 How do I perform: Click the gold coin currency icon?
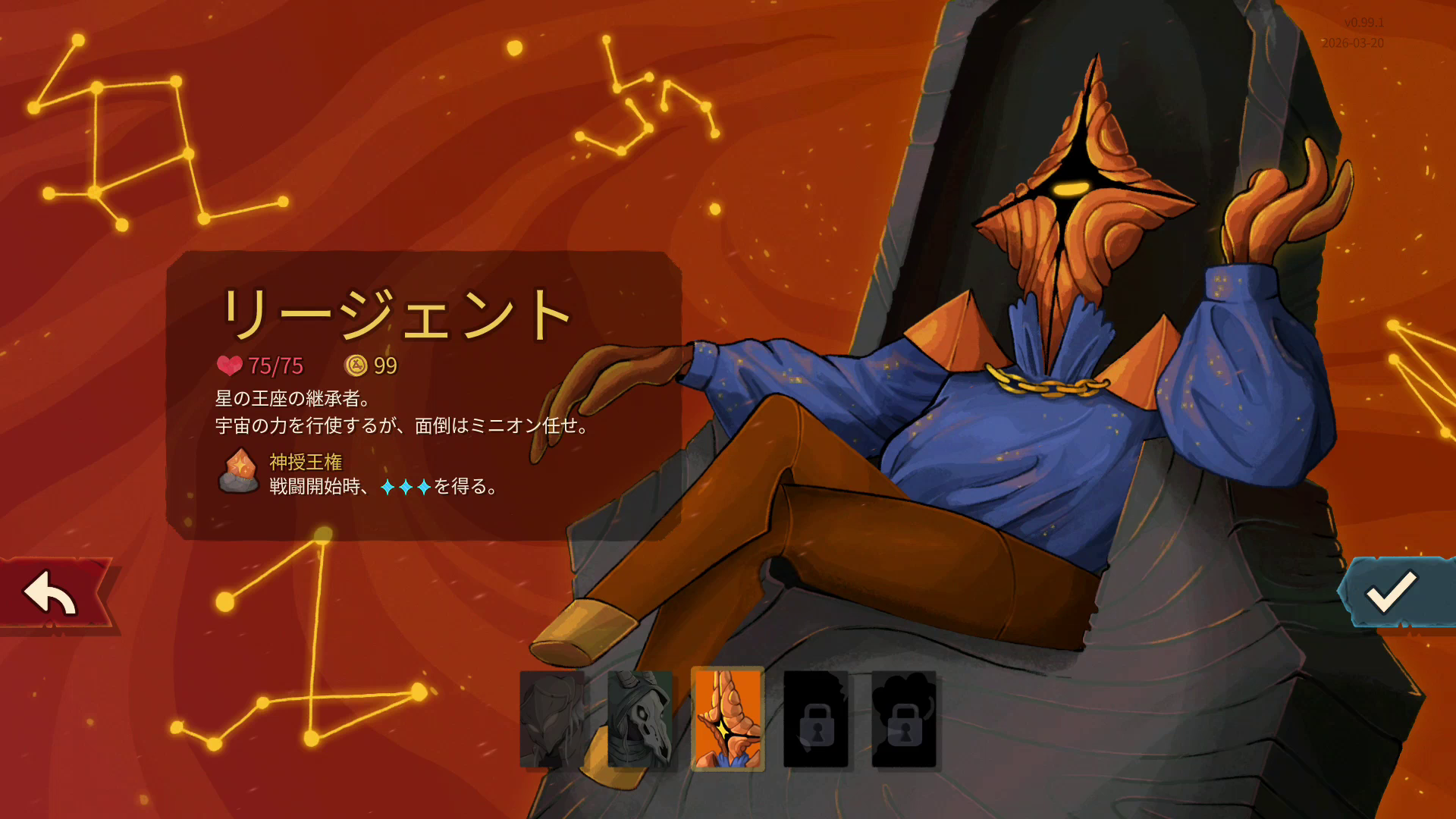click(355, 366)
